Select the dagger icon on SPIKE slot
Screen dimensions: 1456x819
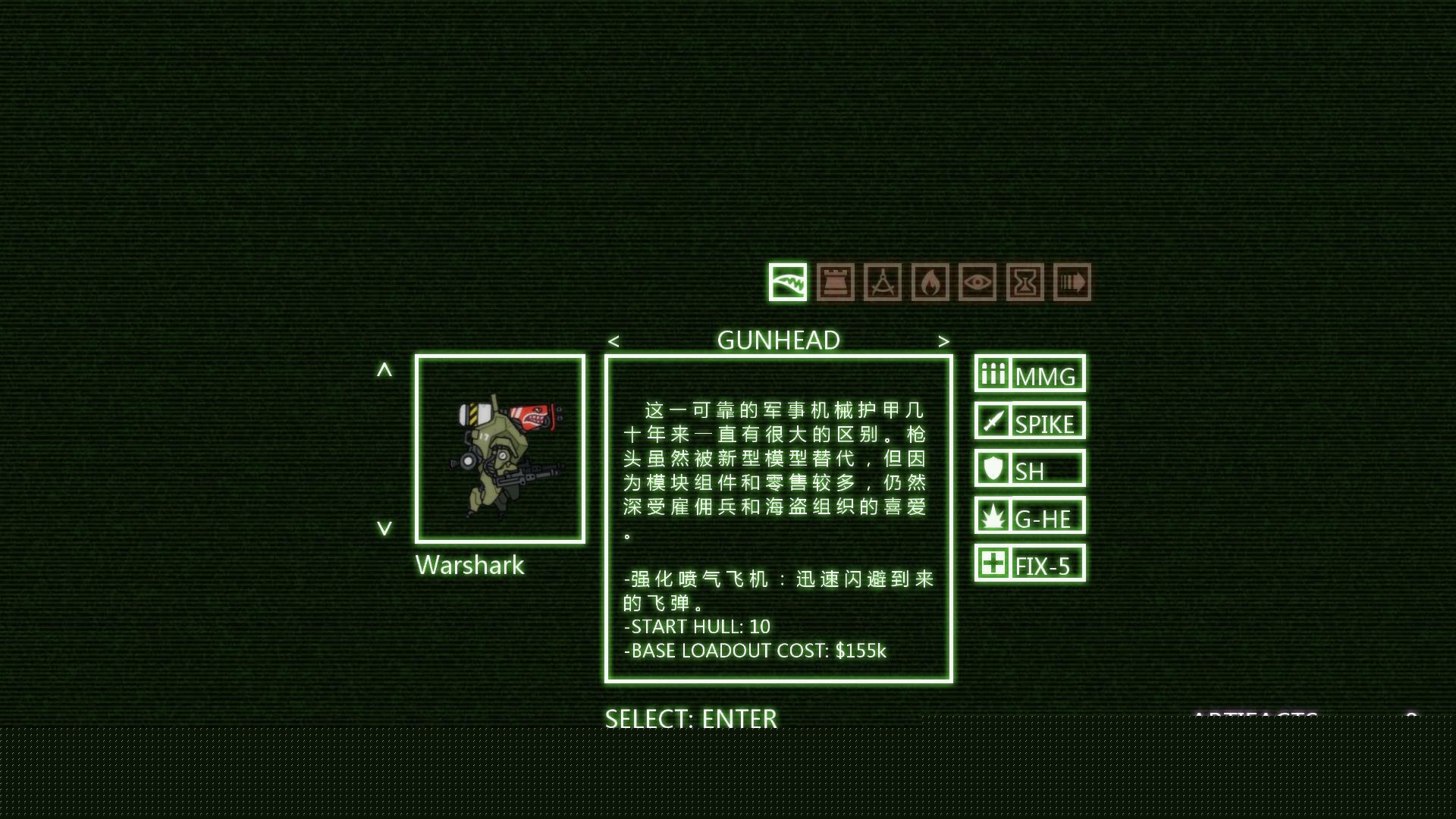tap(992, 421)
